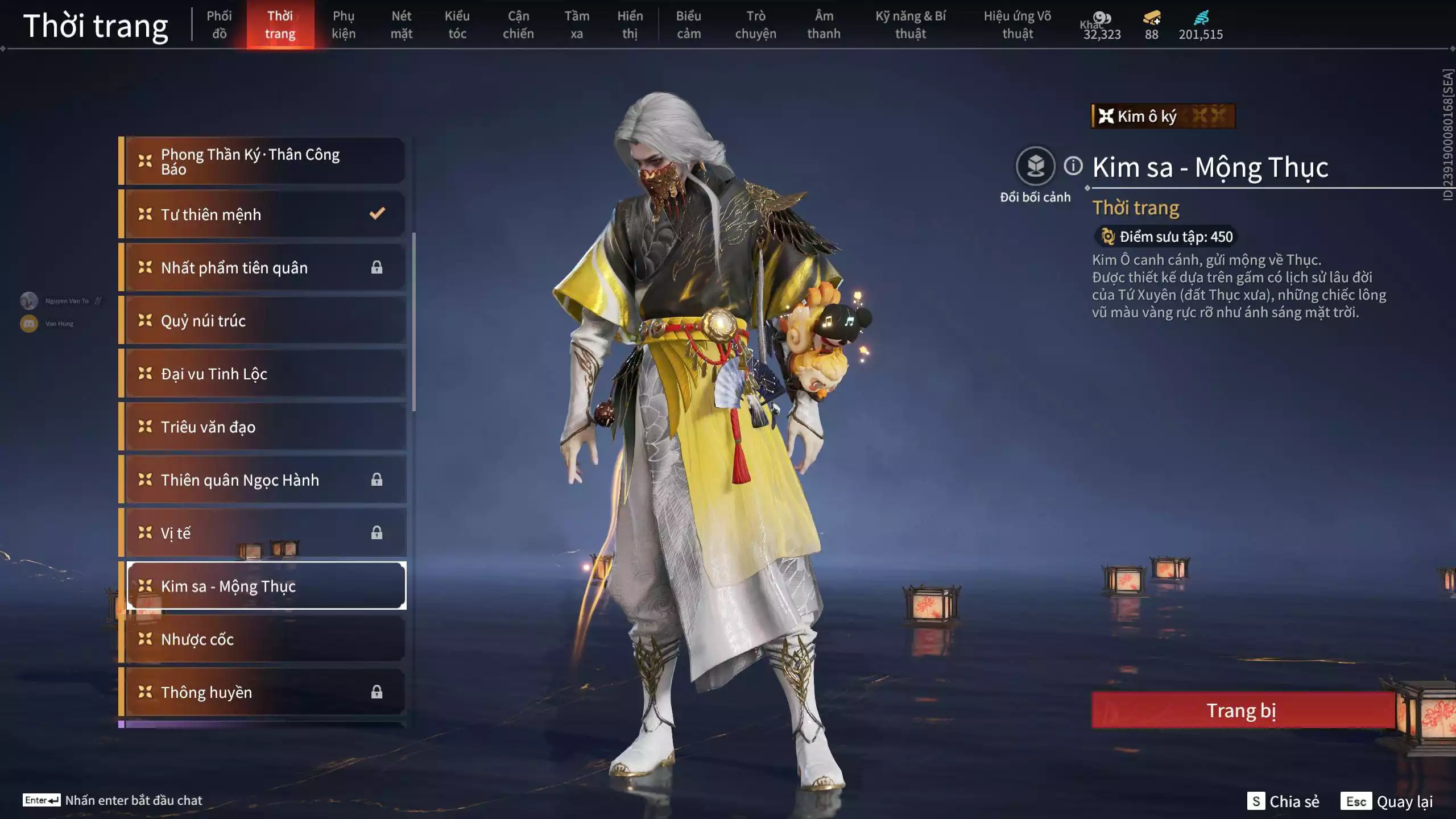Open the Khác currency icon showing 32,323

(1102, 18)
